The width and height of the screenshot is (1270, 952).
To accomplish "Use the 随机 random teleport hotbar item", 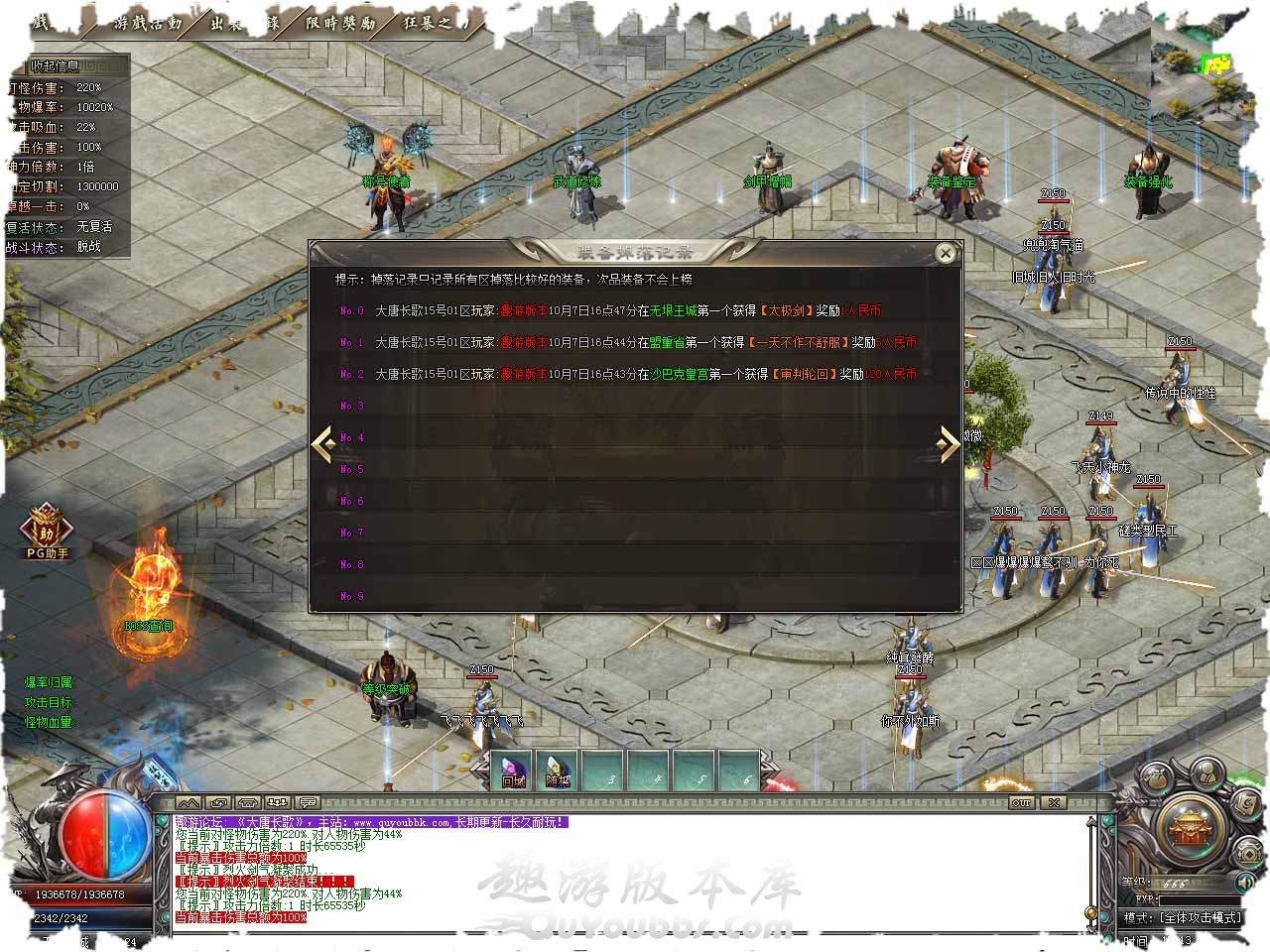I will pyautogui.click(x=559, y=771).
